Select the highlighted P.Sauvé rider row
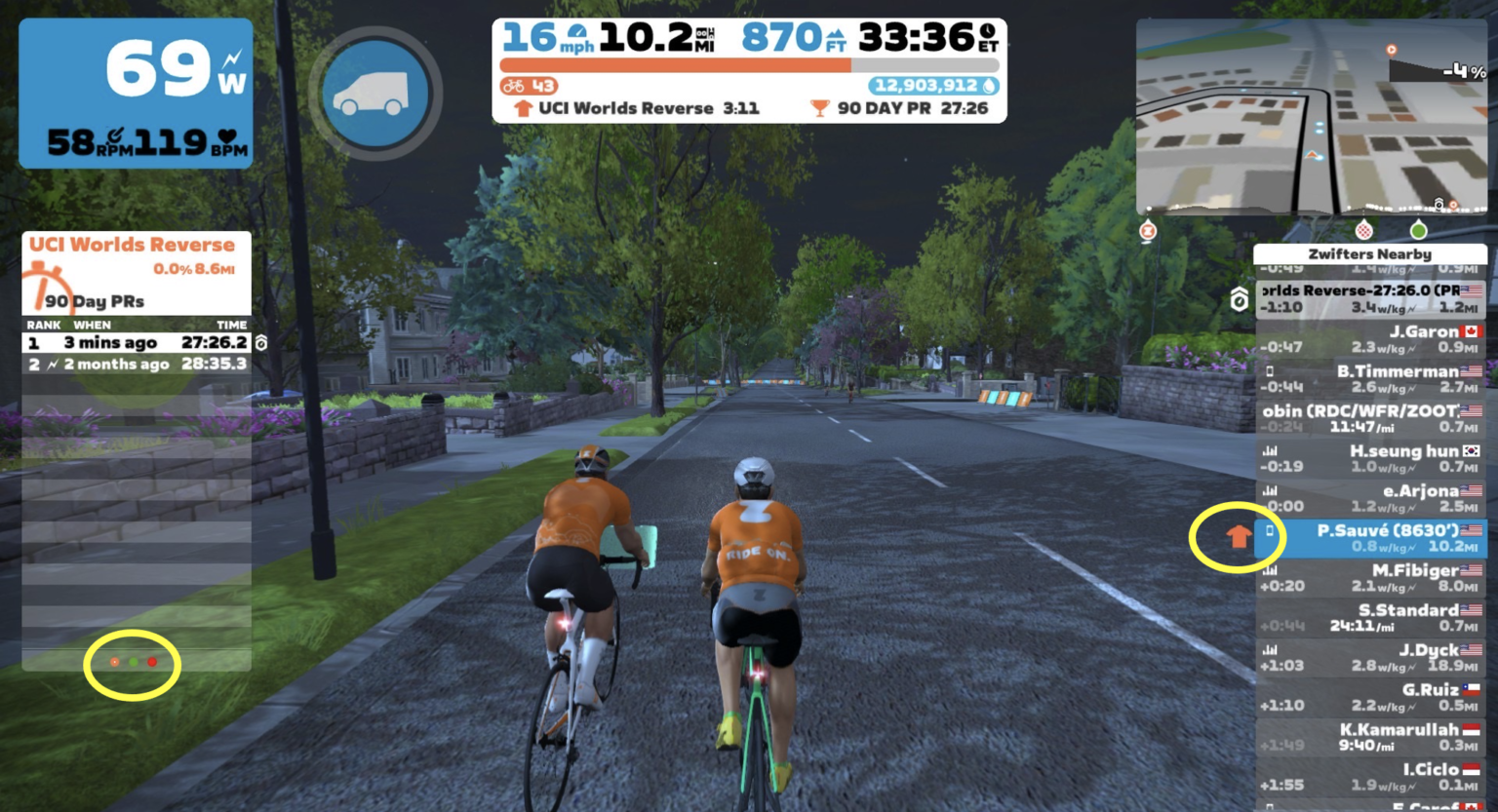Screen dimensions: 1498x812 pos(1370,538)
